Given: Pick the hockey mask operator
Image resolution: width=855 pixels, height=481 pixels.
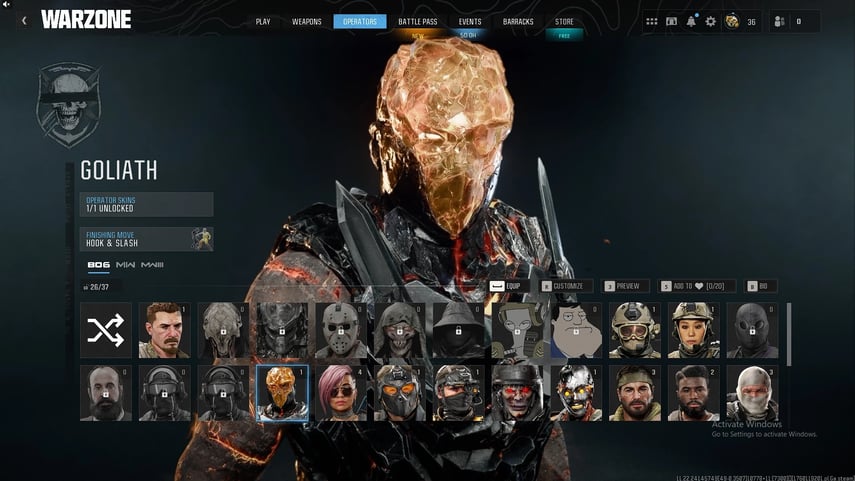Looking at the screenshot, I should click(x=341, y=330).
